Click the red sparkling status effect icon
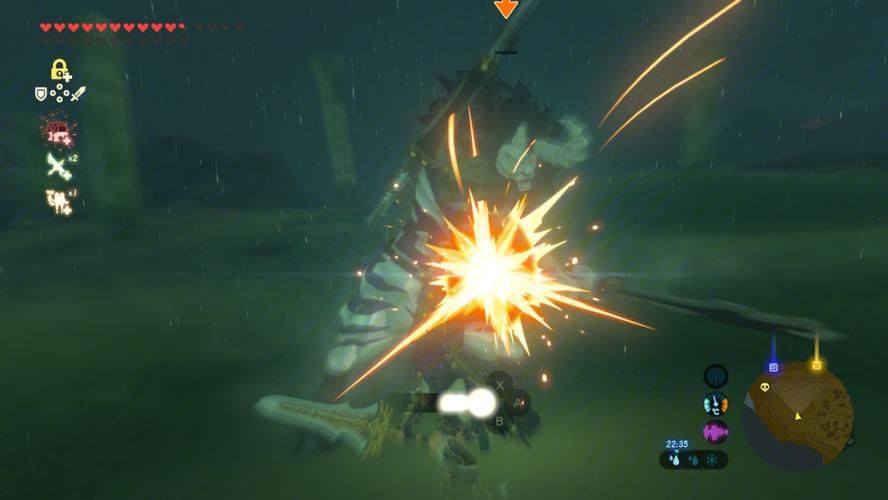Image resolution: width=888 pixels, height=500 pixels. 58,130
